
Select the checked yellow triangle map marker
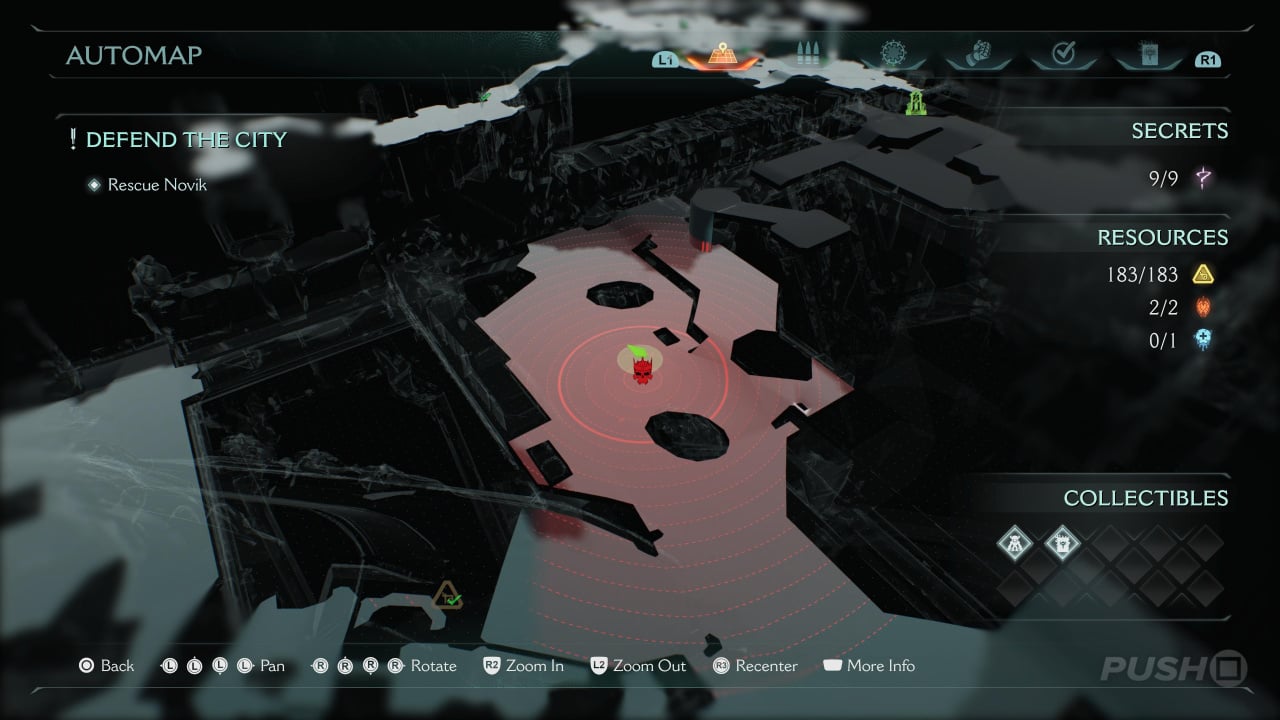[x=447, y=596]
